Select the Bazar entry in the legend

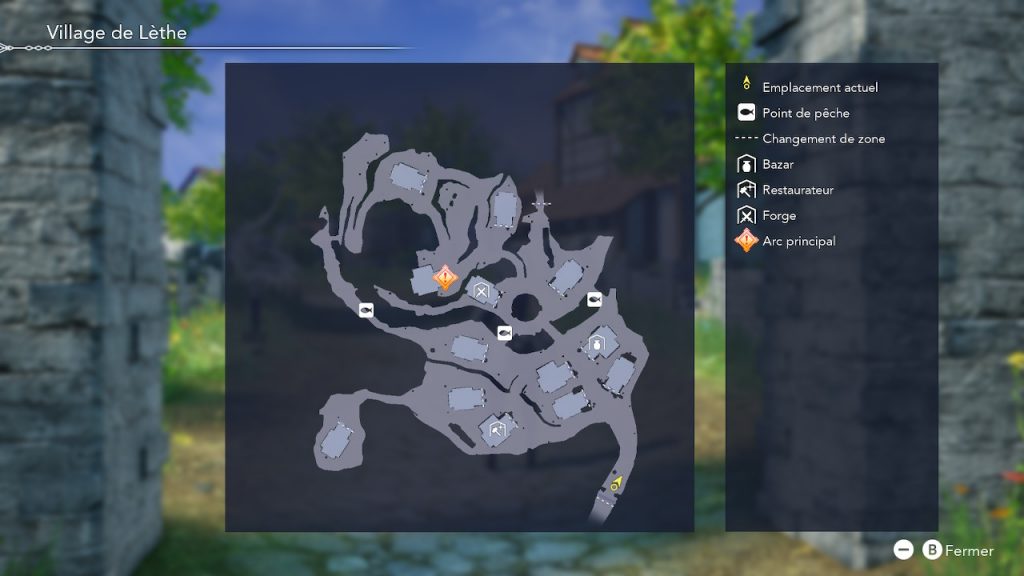tap(777, 164)
